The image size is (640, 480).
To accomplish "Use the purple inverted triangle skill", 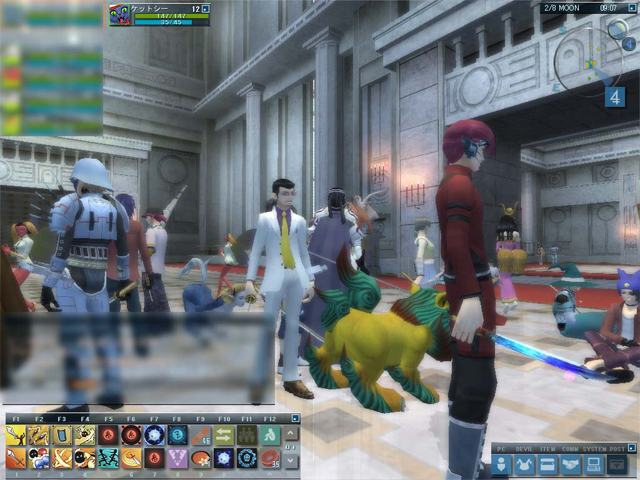I will [x=177, y=458].
